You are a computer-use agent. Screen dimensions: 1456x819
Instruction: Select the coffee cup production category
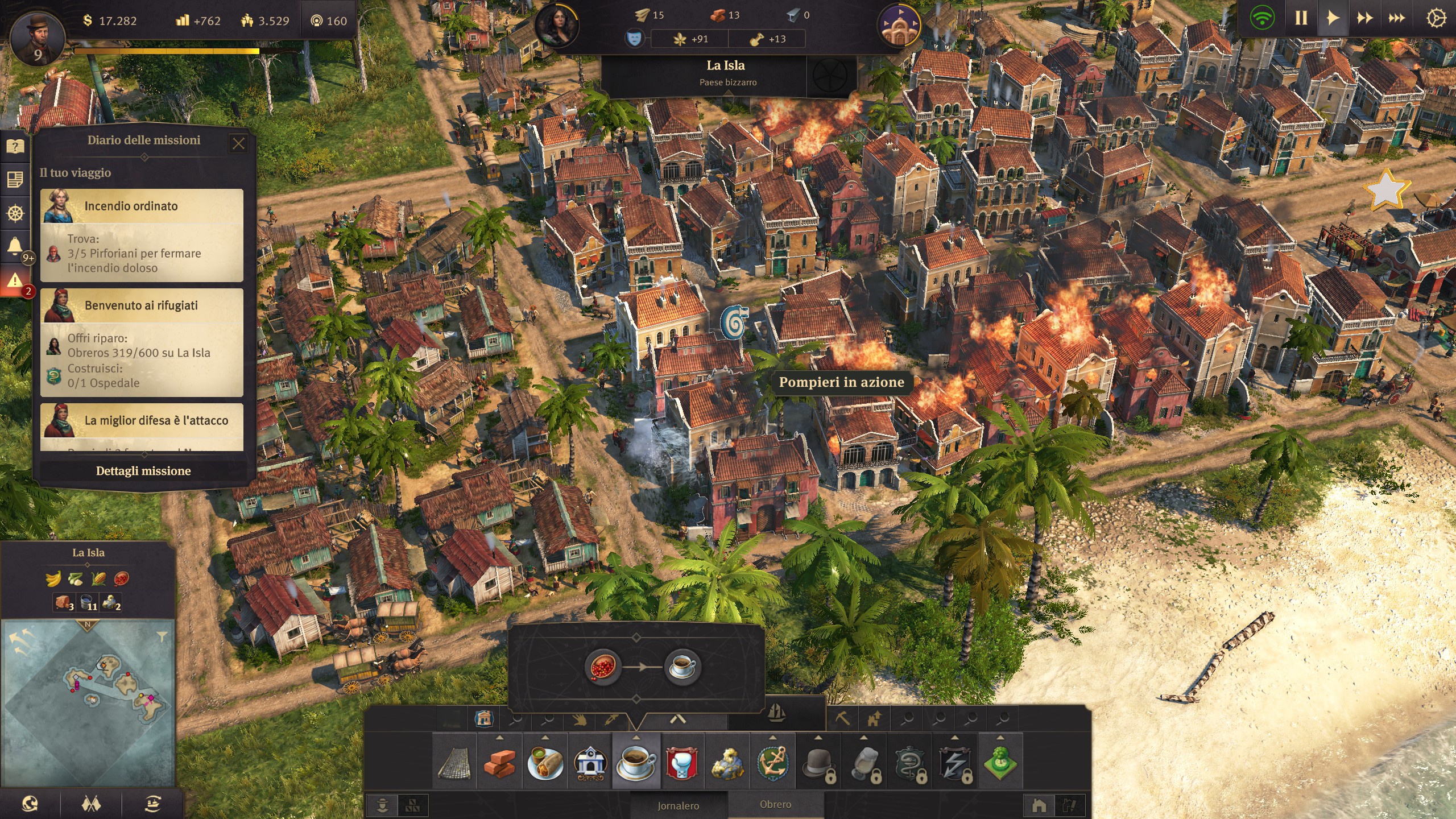[636, 763]
